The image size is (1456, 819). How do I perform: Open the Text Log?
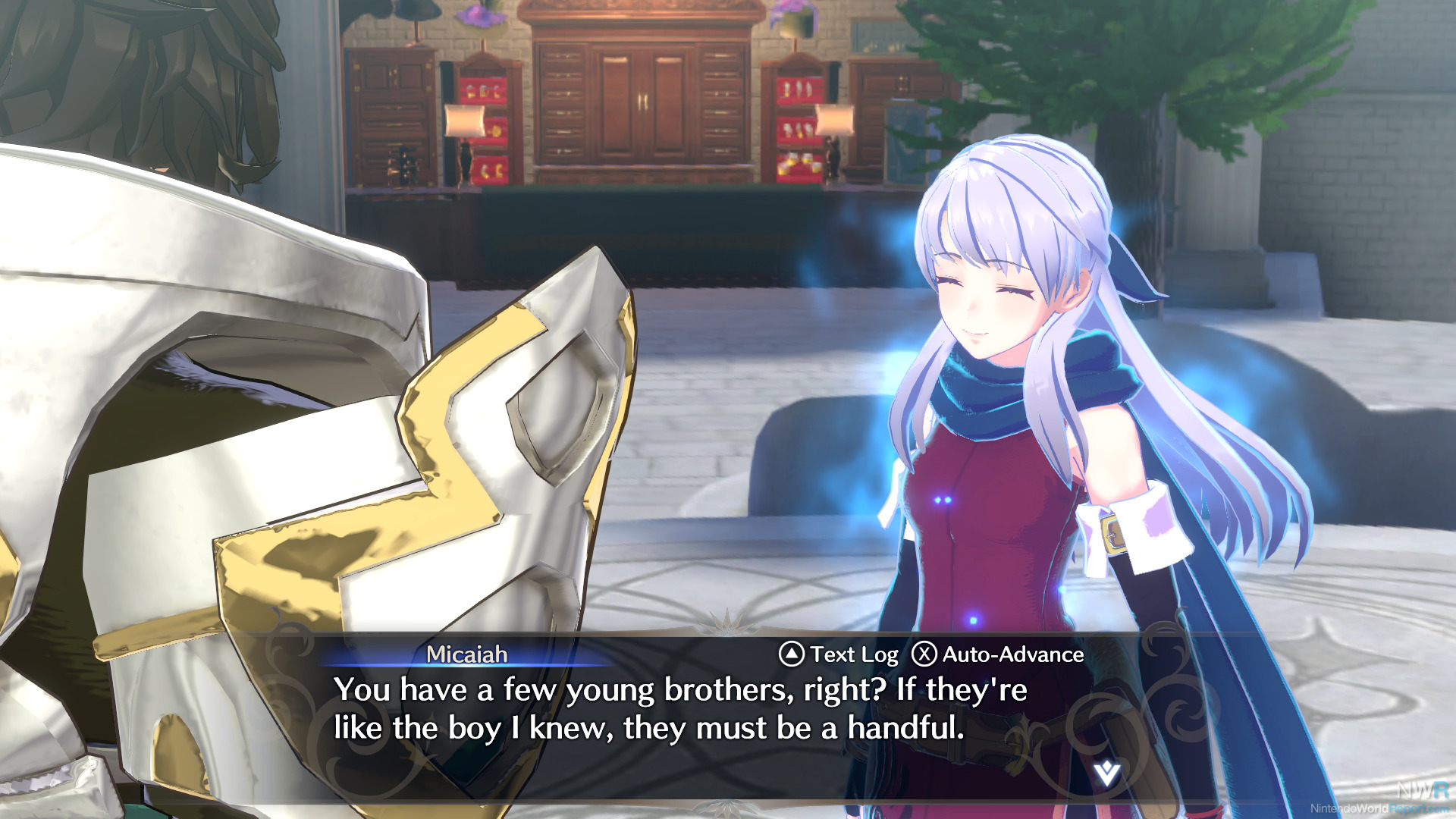tap(839, 654)
